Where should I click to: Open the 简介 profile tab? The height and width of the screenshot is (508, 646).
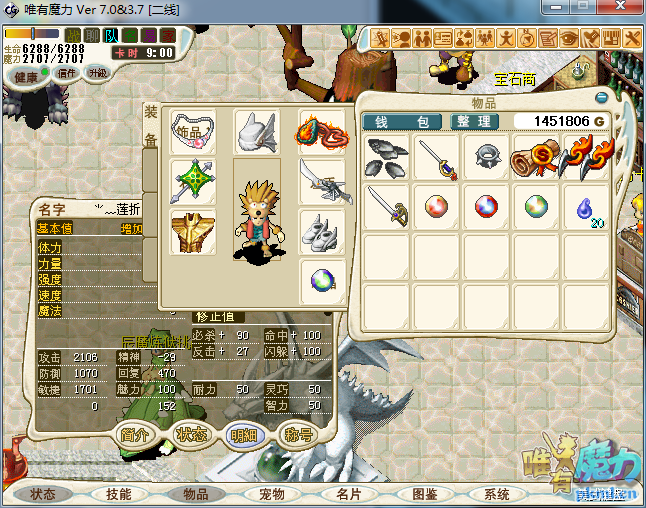(x=136, y=435)
